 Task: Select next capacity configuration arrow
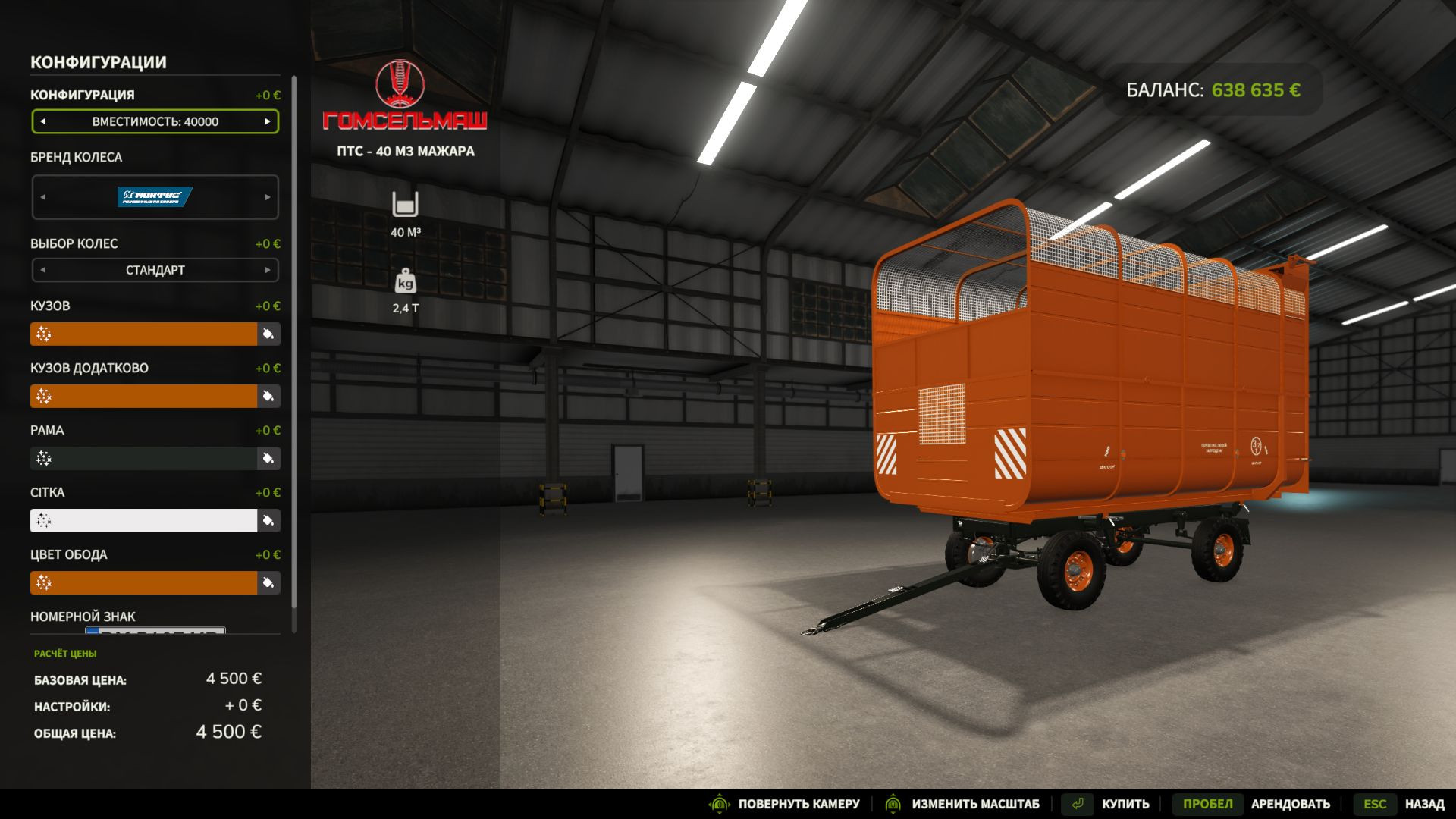[268, 121]
